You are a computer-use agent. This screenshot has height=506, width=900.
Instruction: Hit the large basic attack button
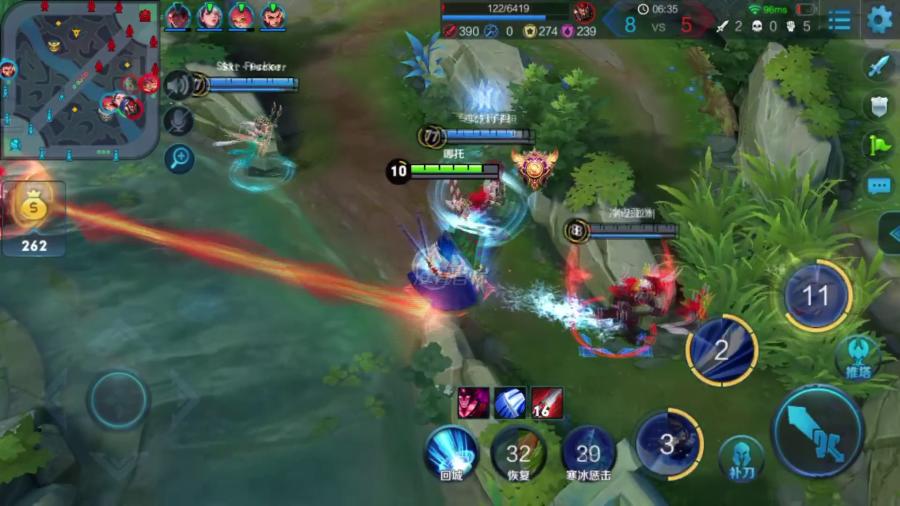click(x=817, y=432)
